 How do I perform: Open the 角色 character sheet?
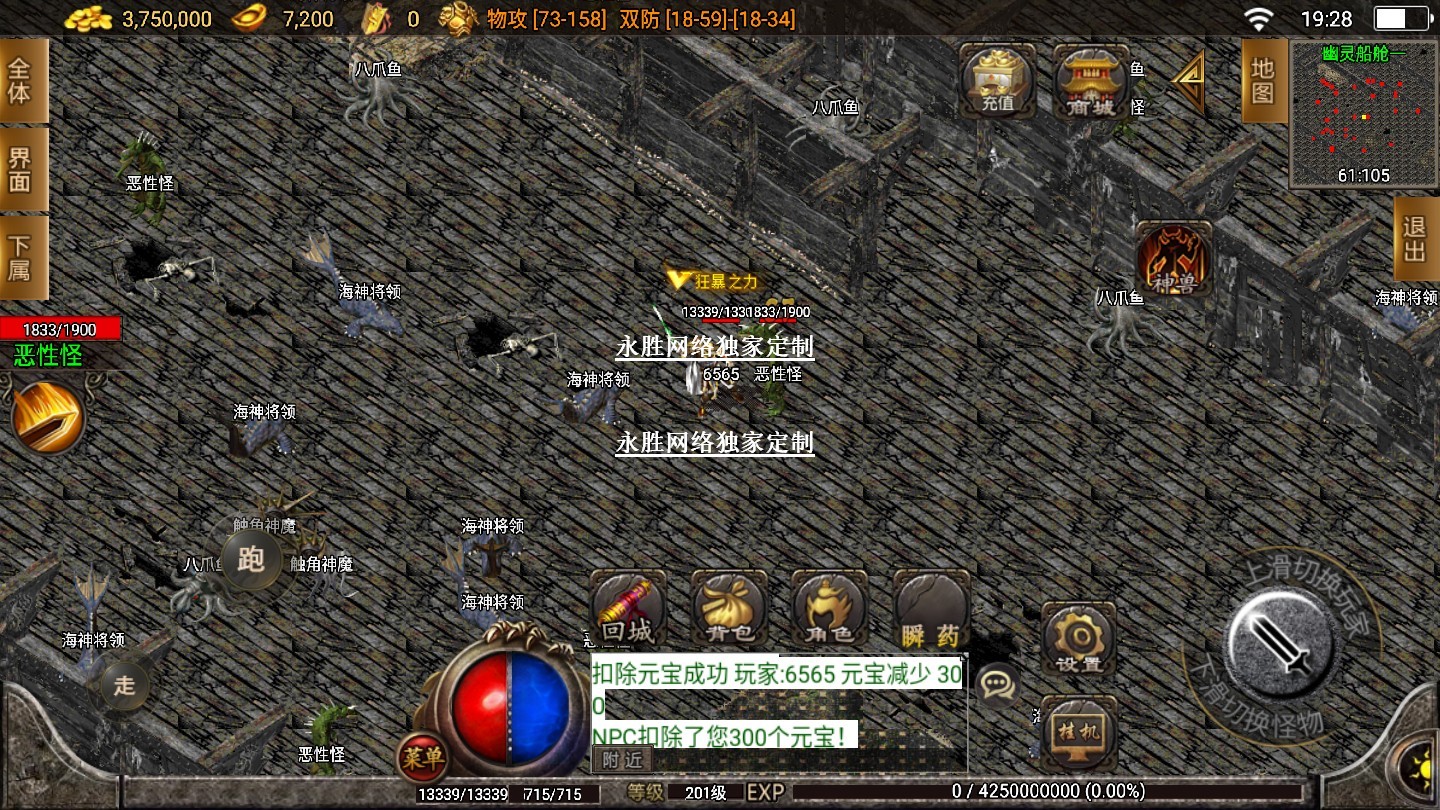[829, 610]
